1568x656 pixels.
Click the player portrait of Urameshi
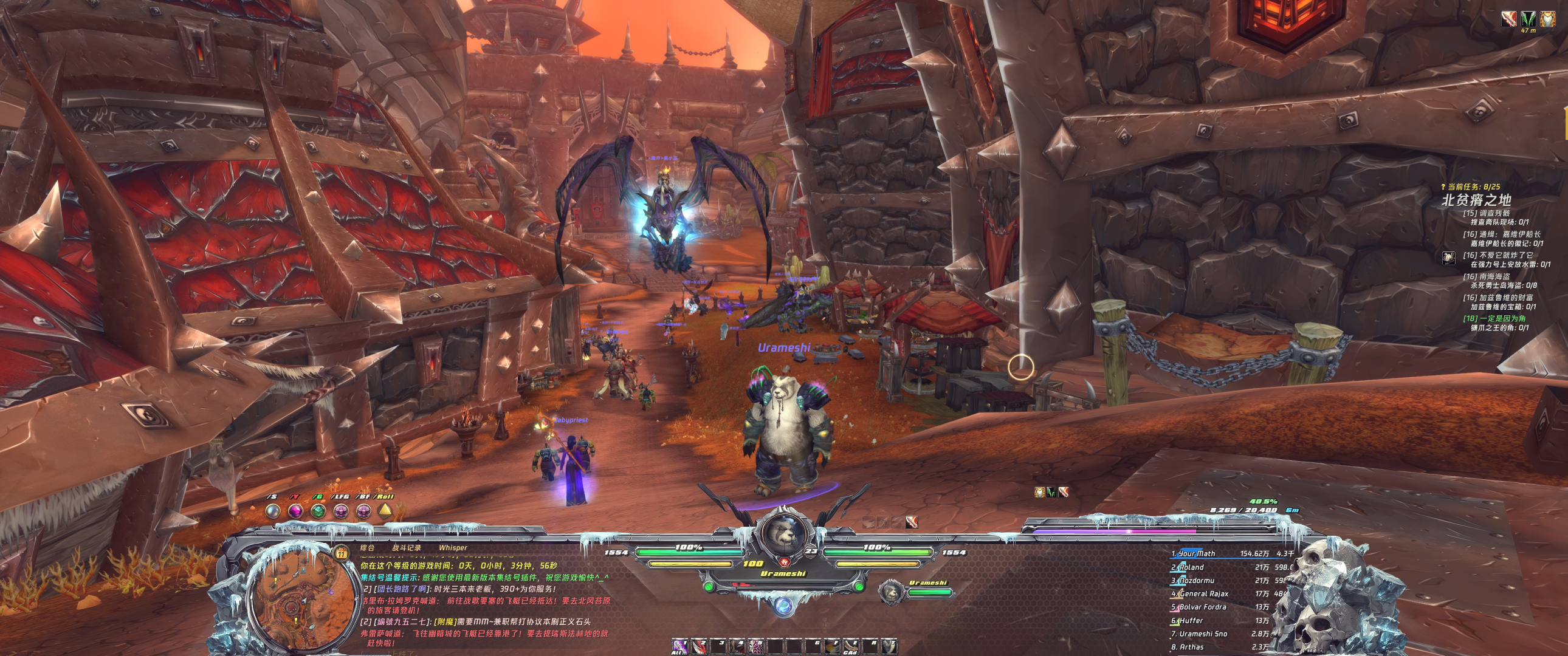(783, 535)
